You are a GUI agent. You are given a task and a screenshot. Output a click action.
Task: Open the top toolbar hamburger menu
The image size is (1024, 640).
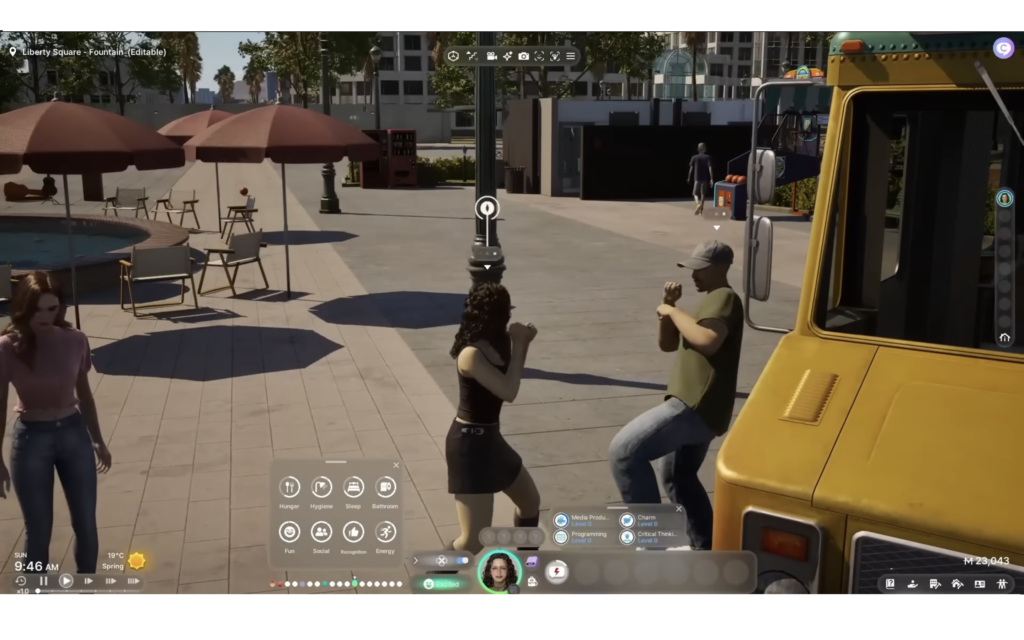pos(570,56)
